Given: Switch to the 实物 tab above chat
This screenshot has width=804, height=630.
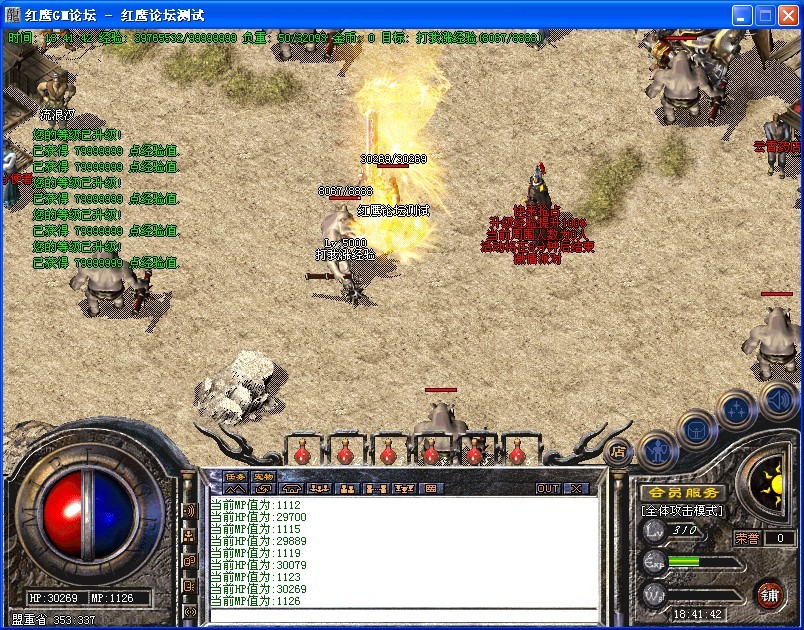Looking at the screenshot, I should 263,476.
